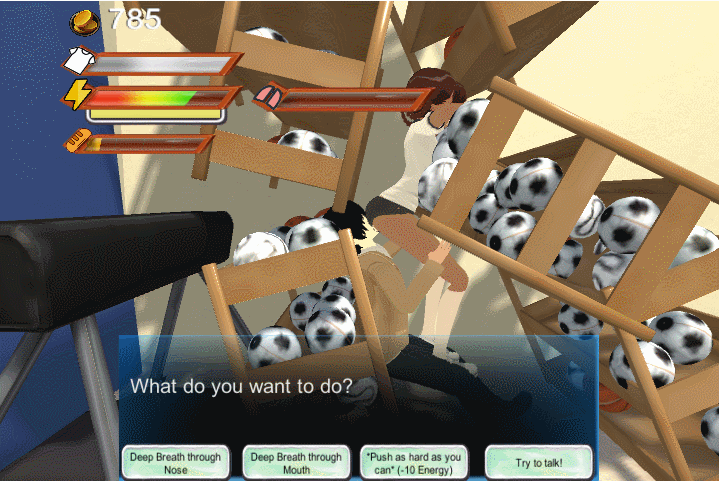Pick Push as hard as you can

coord(414,462)
